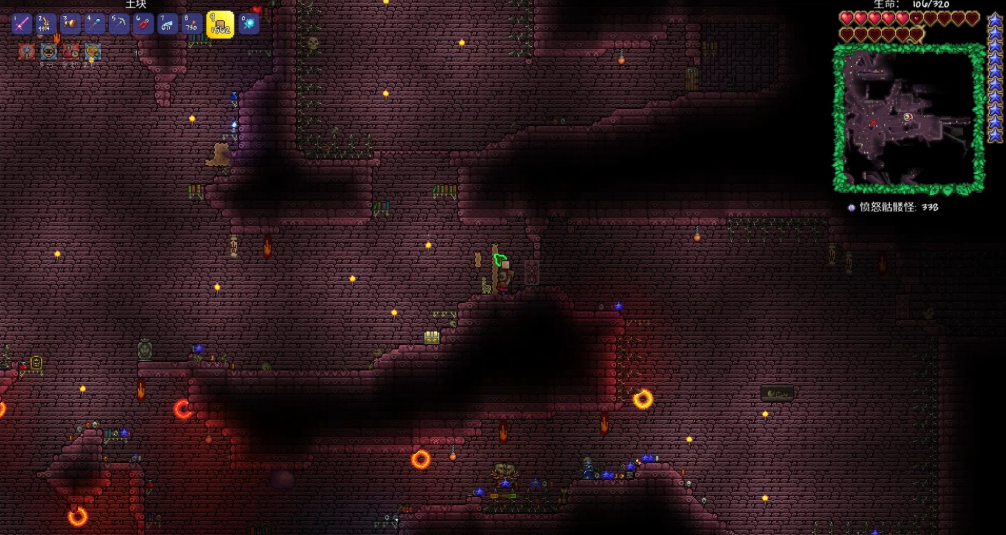Screen dimensions: 1006x535
Task: Click the green-goggled face buff icon
Action: pyautogui.click(x=49, y=52)
